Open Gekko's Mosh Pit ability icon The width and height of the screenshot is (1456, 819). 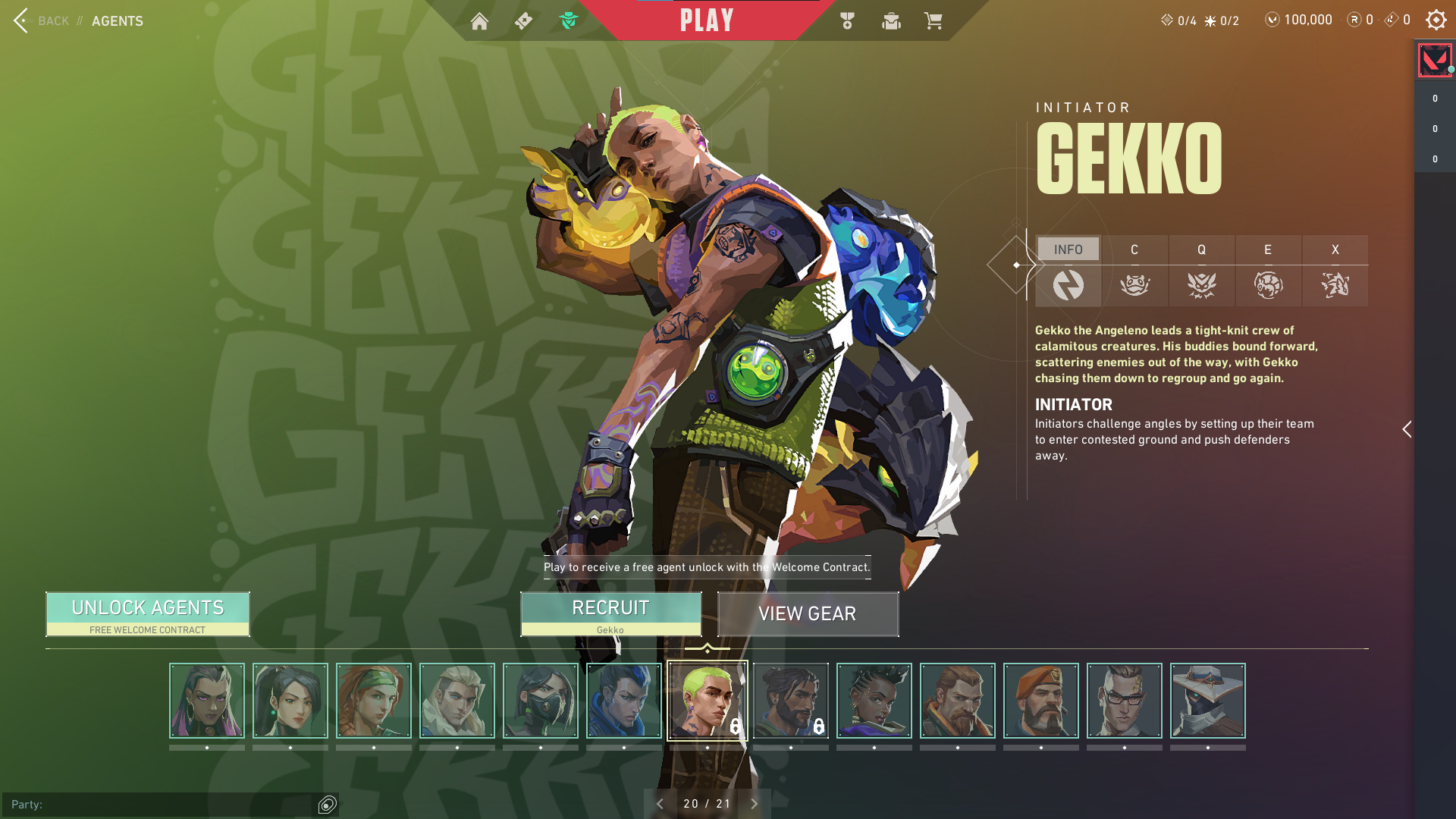click(1135, 286)
